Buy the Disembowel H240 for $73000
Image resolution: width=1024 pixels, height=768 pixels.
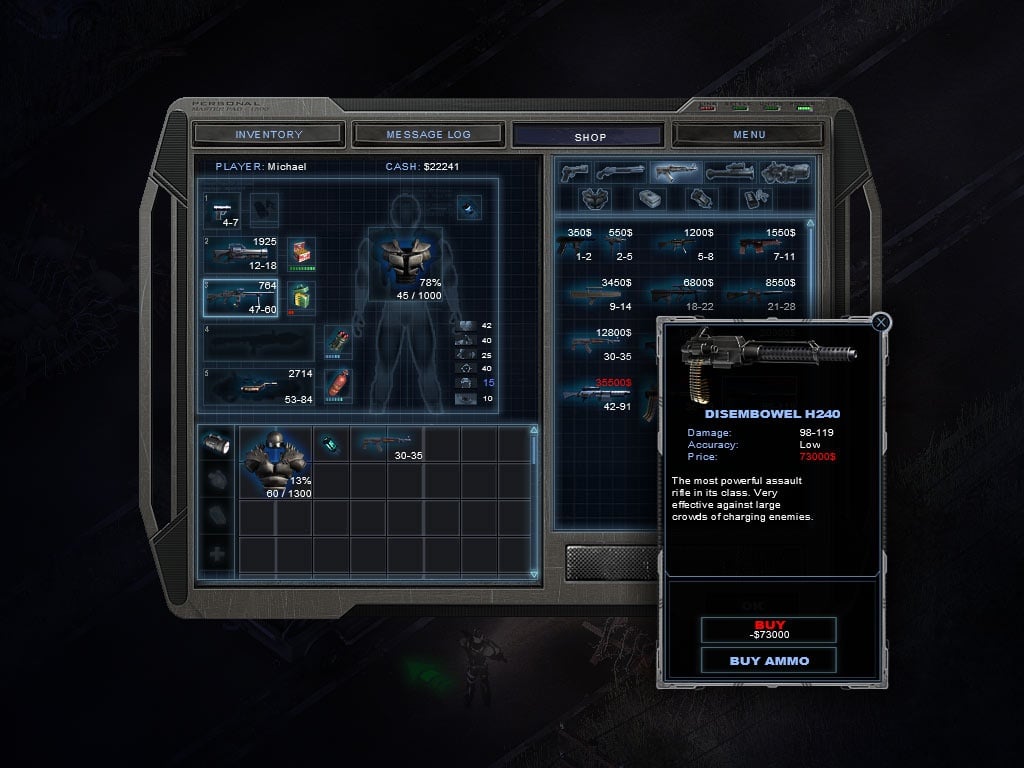[769, 629]
